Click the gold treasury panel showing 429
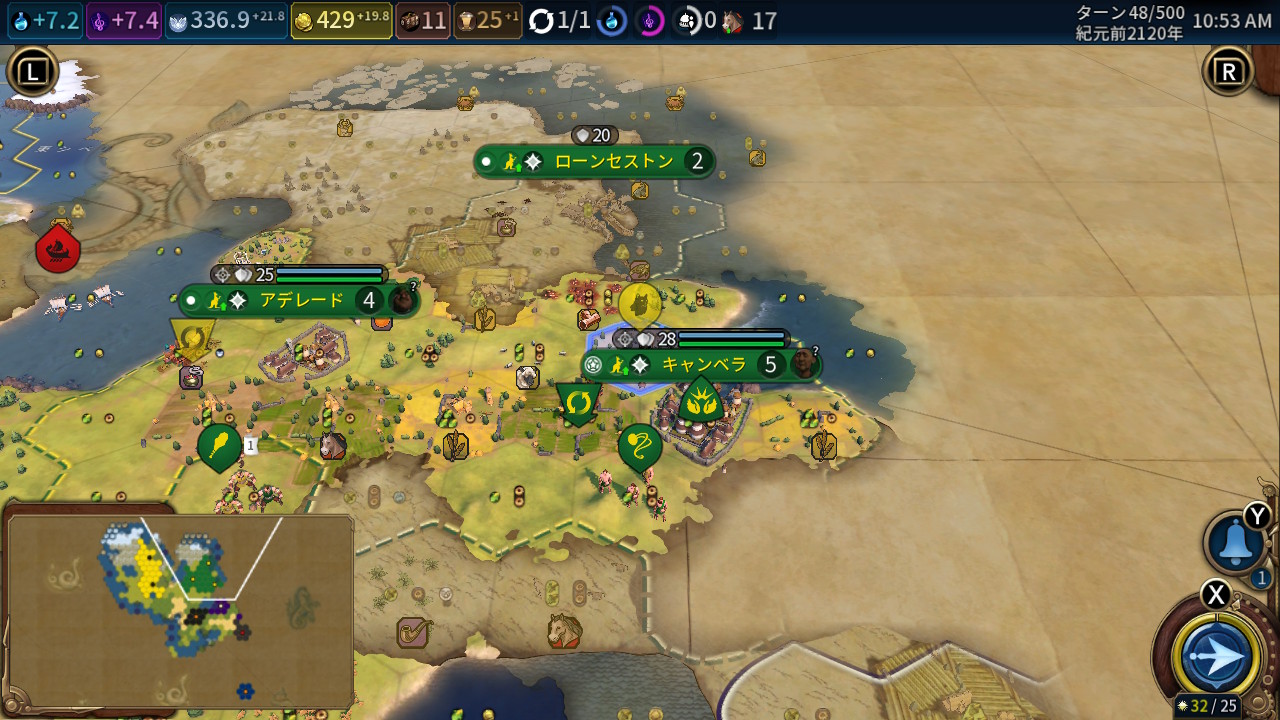 341,21
